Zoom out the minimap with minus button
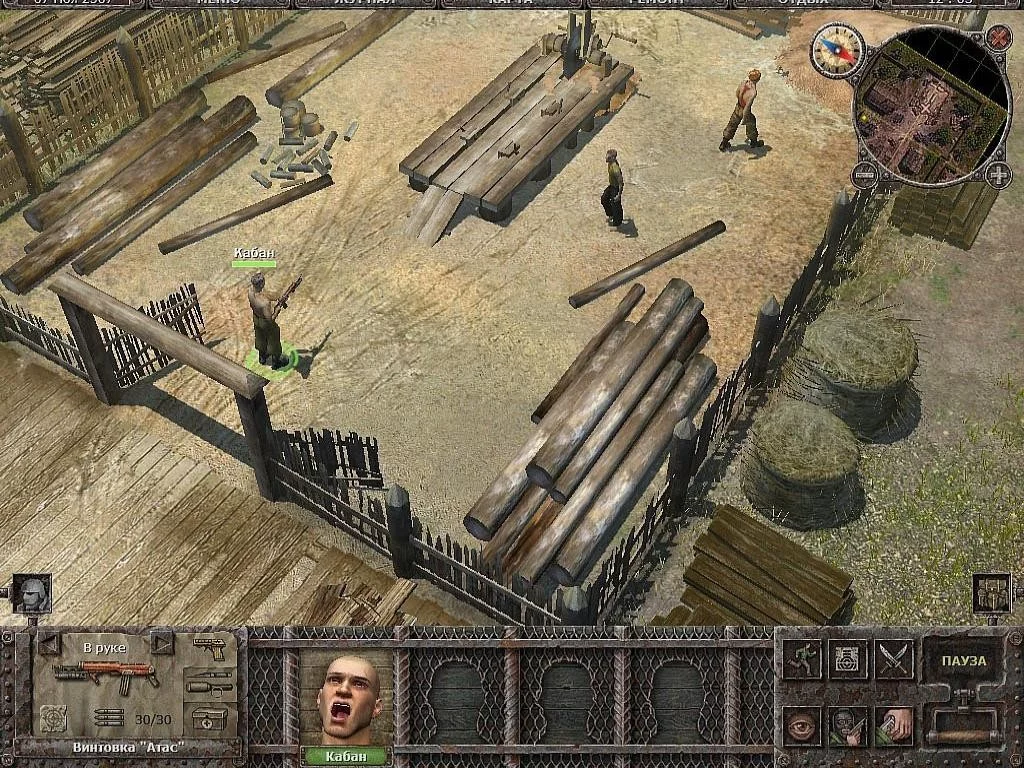Screen dimensions: 1024x768 click(864, 176)
